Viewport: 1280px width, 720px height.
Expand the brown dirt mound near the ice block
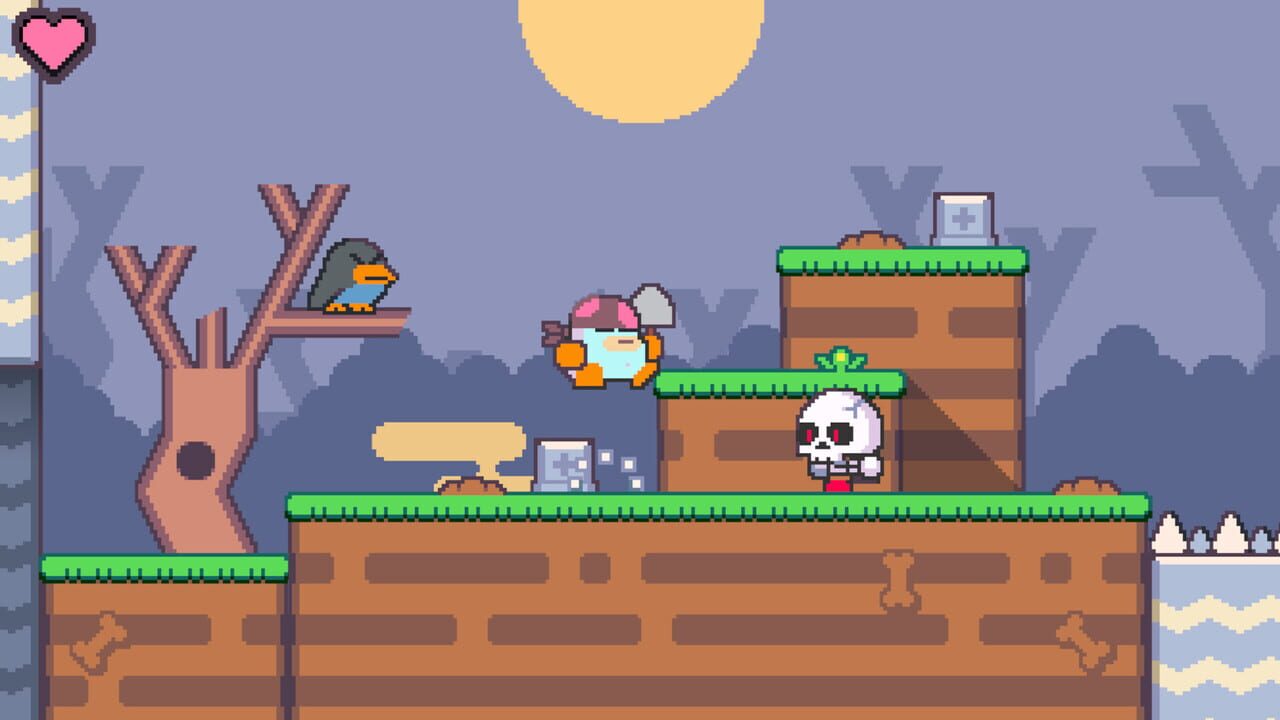click(x=472, y=488)
